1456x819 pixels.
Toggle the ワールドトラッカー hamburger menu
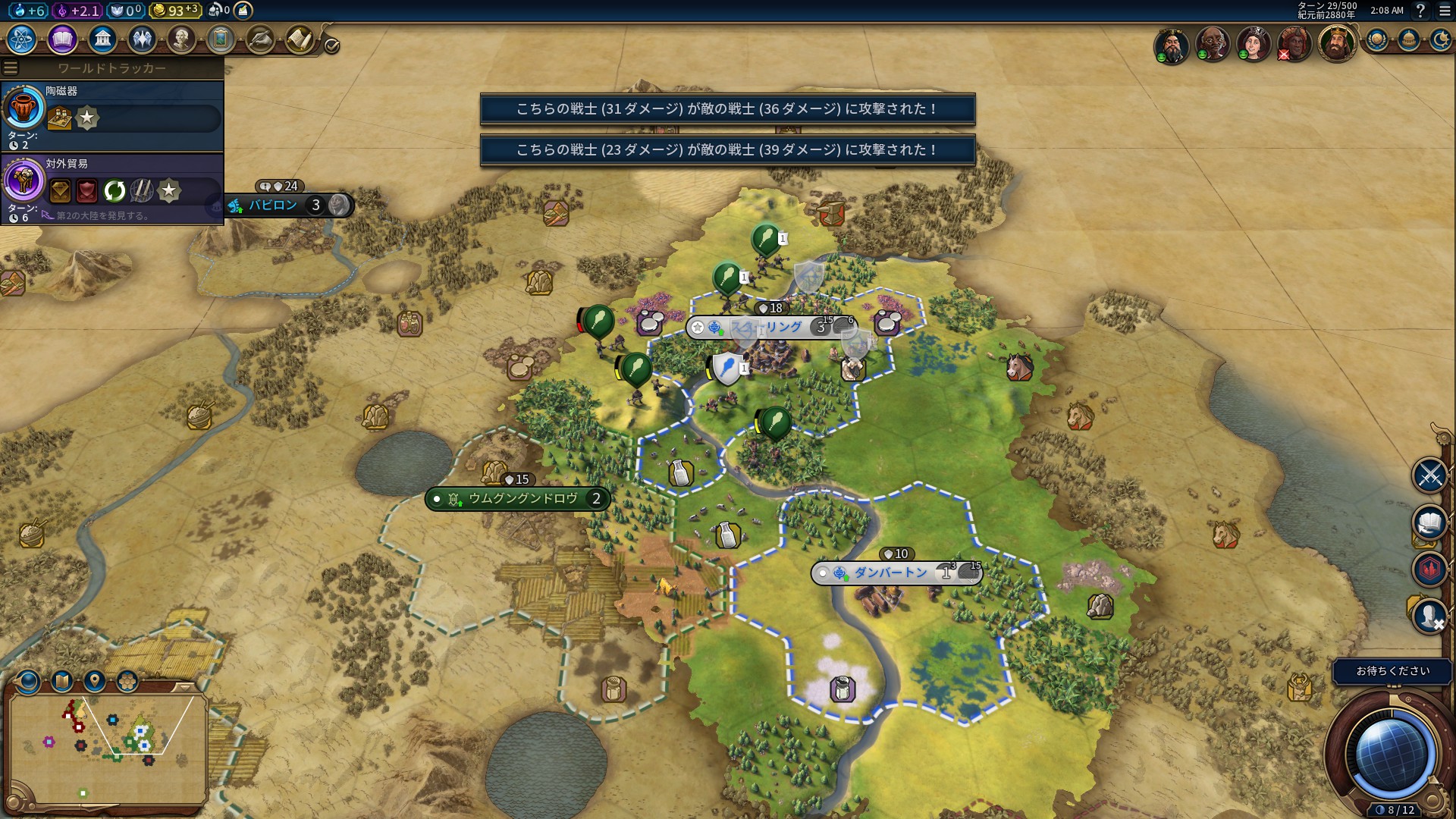(11, 68)
